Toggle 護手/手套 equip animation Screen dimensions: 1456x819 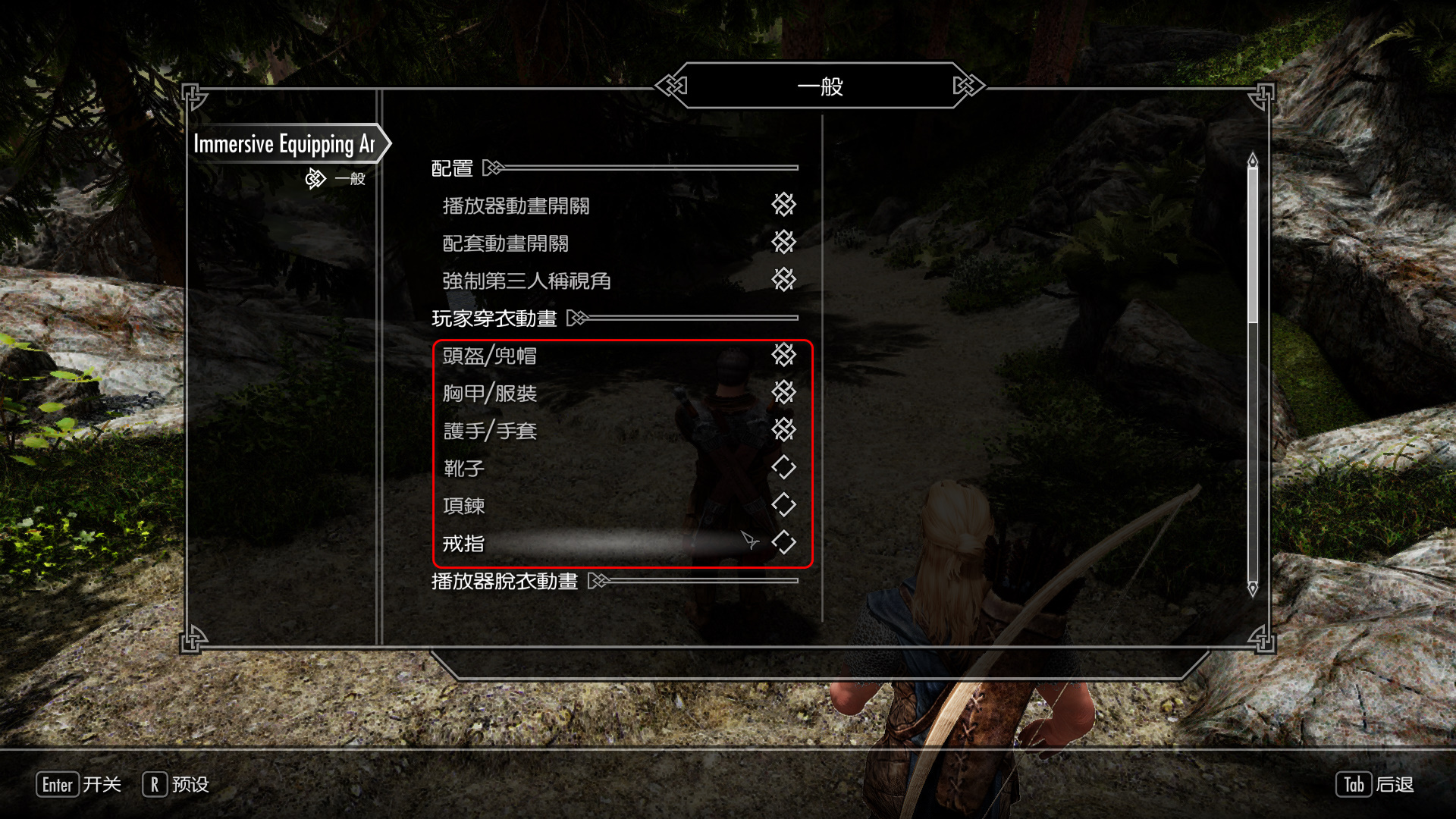pyautogui.click(x=783, y=430)
